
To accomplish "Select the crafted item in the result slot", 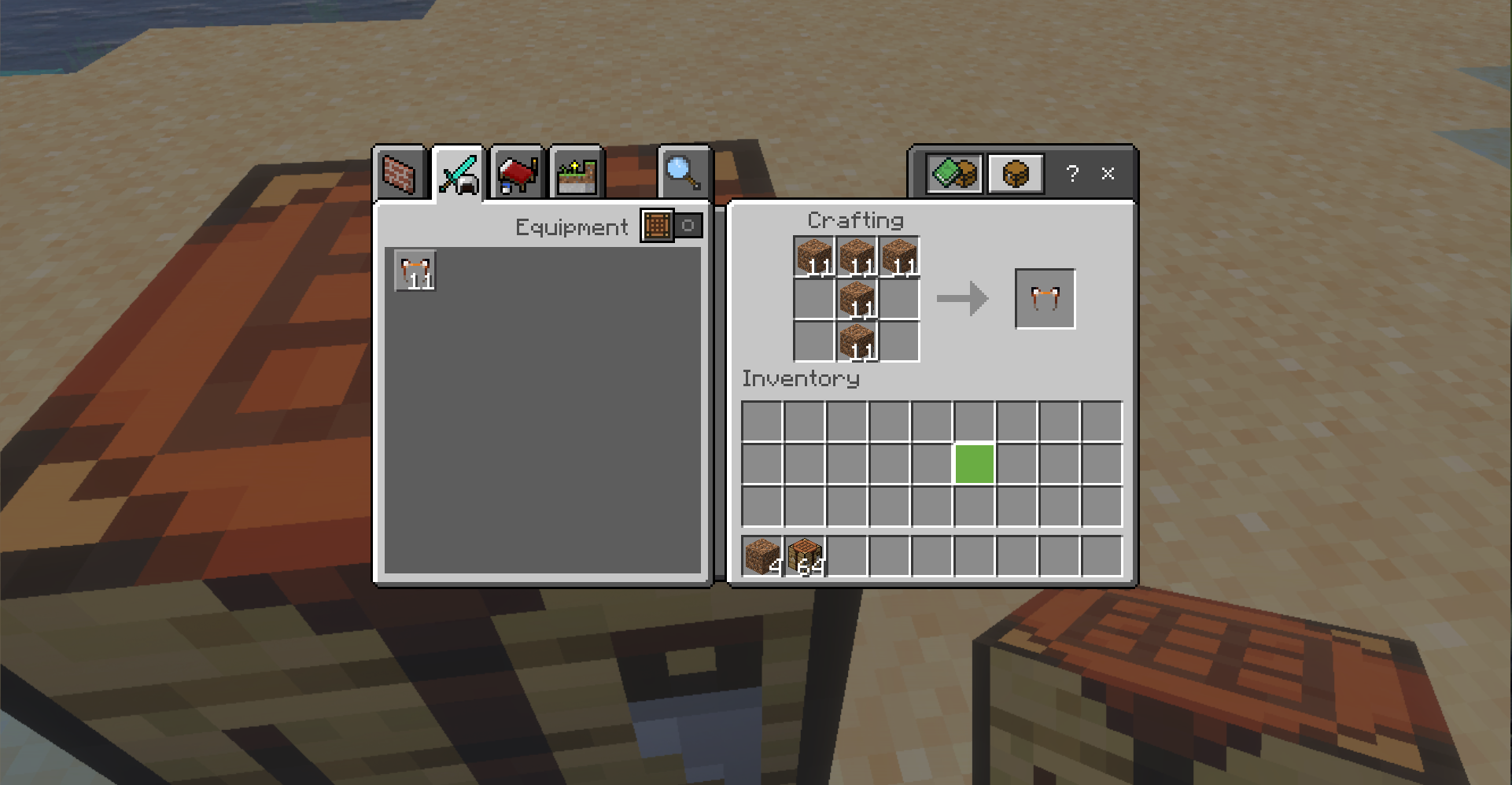I will click(x=1045, y=299).
